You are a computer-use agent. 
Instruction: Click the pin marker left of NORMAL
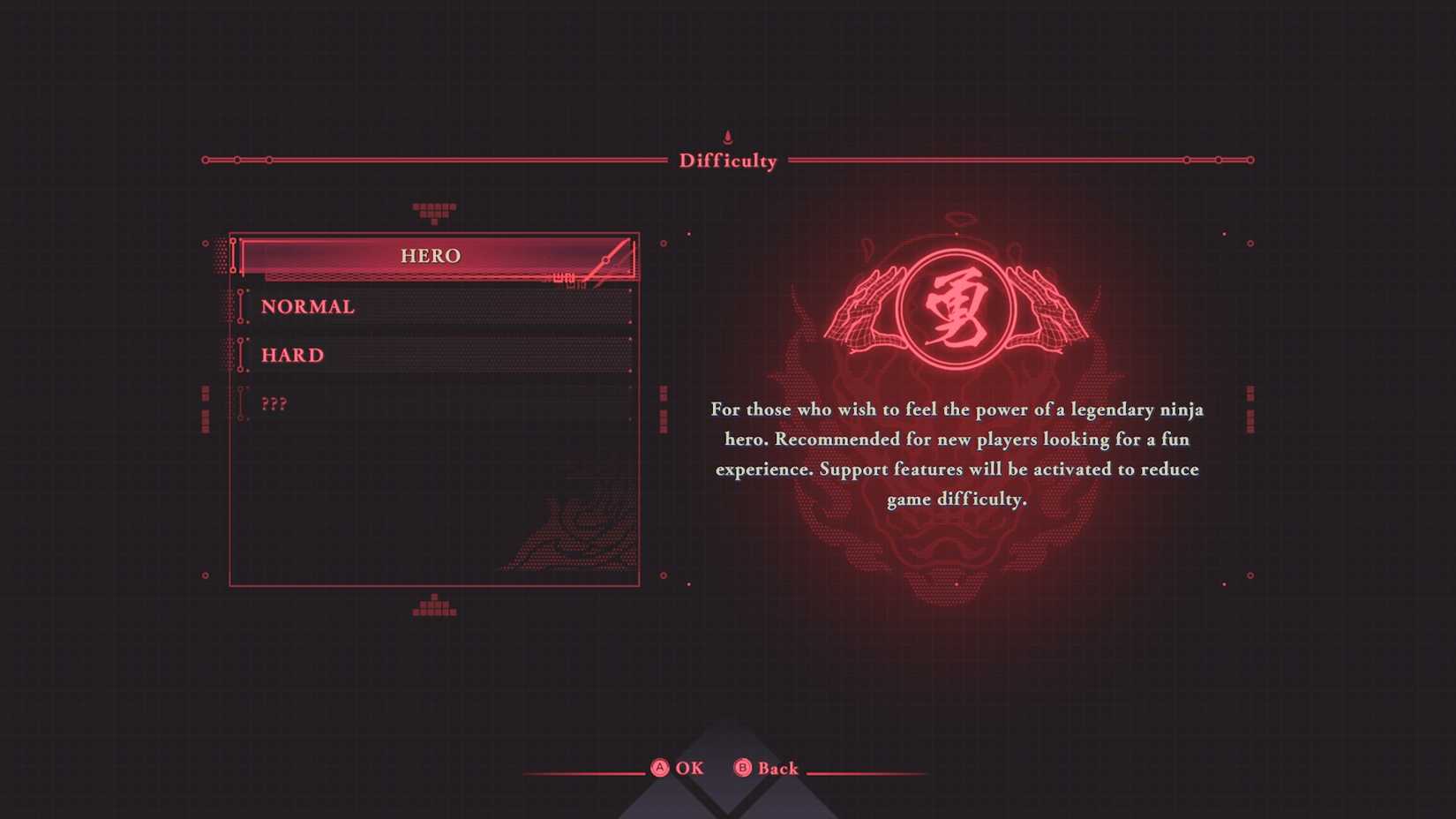pos(240,306)
